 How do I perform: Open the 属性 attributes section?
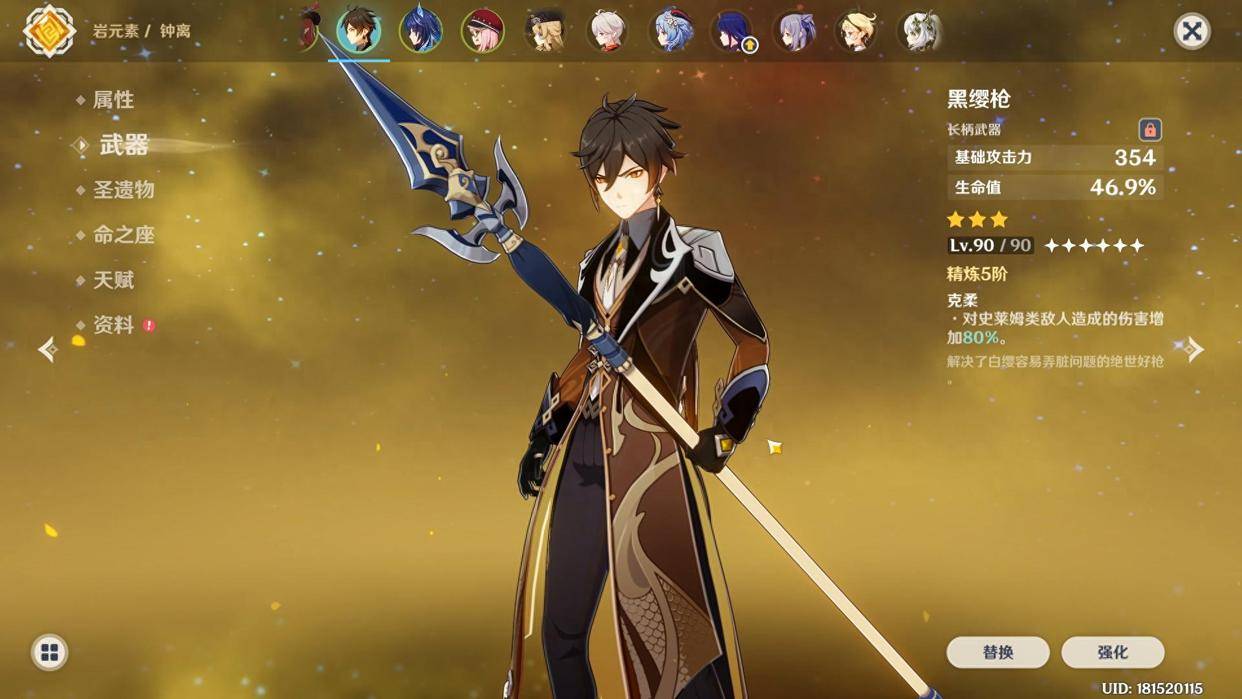tap(113, 100)
